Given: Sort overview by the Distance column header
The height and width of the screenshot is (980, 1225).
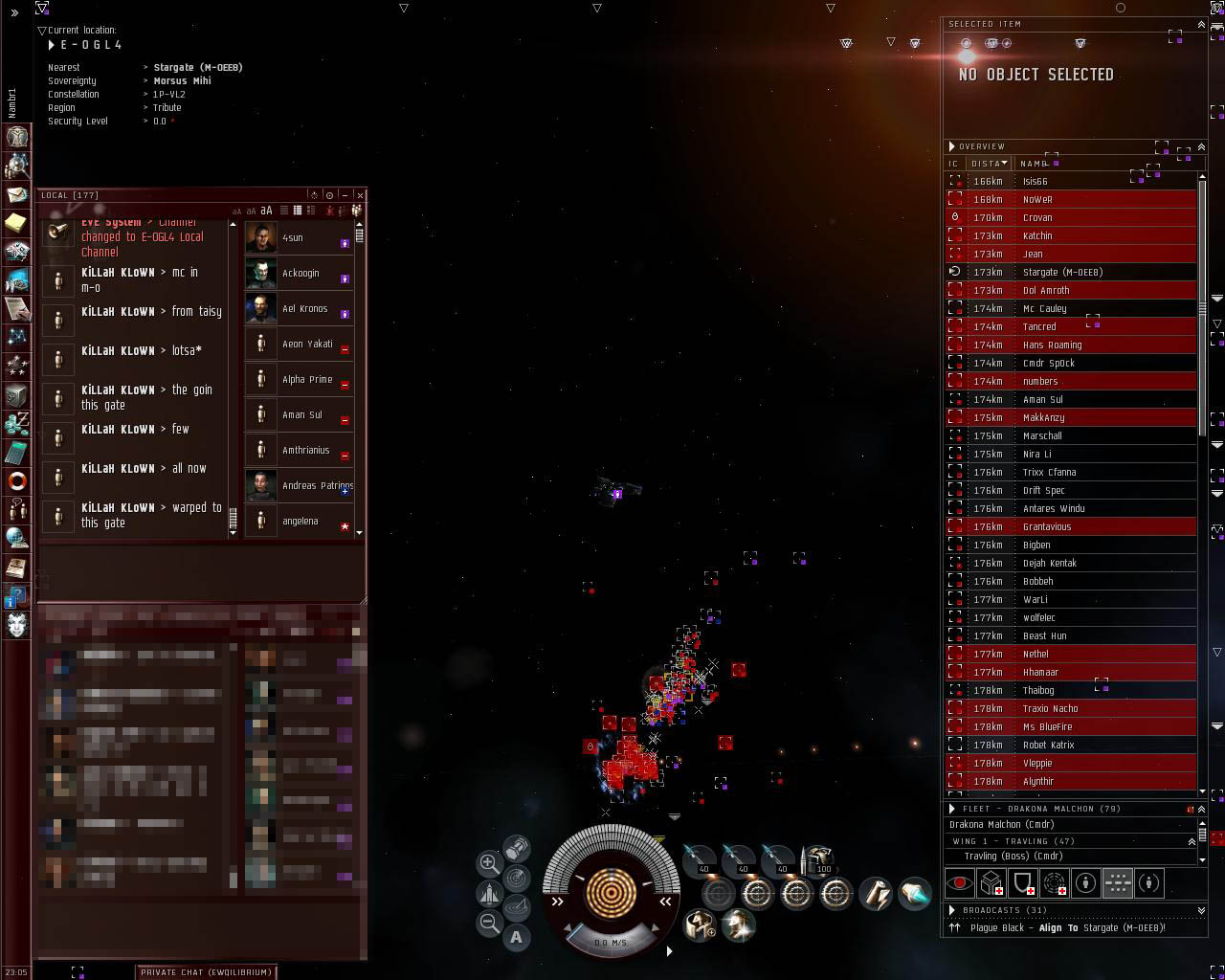Looking at the screenshot, I should [988, 164].
